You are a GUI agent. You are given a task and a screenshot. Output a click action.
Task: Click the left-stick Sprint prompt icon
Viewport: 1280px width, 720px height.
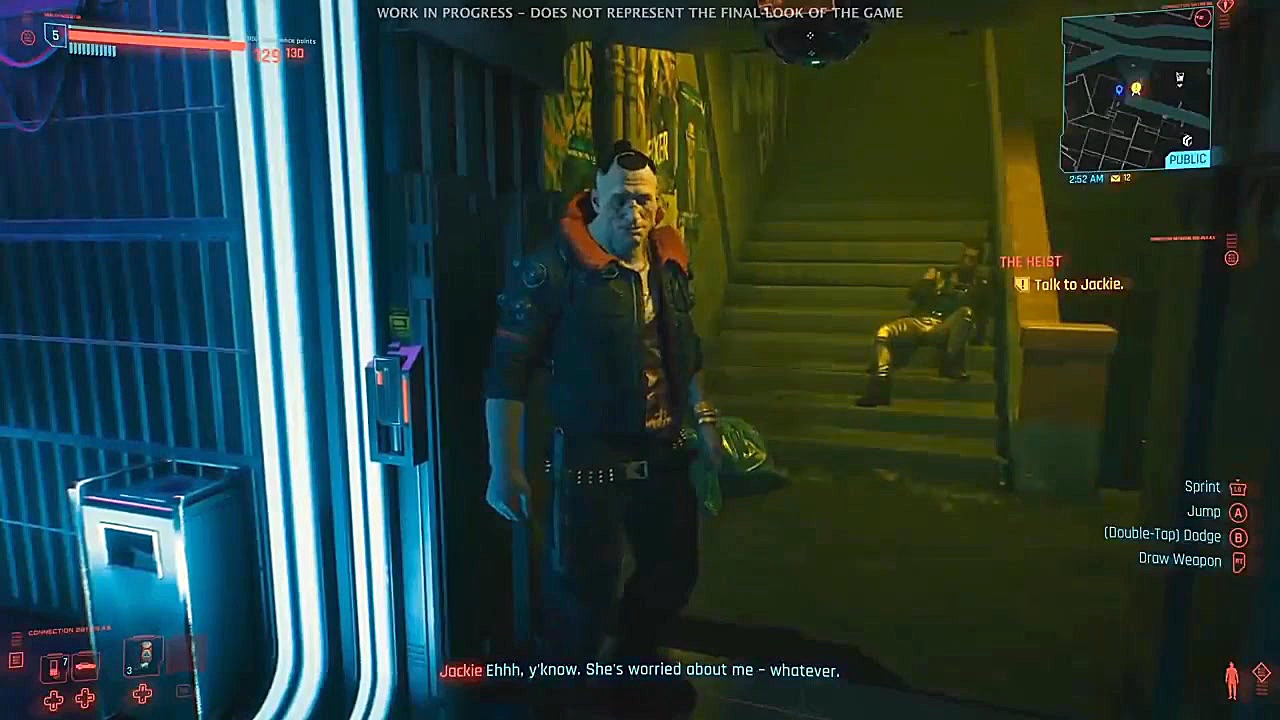click(1238, 487)
